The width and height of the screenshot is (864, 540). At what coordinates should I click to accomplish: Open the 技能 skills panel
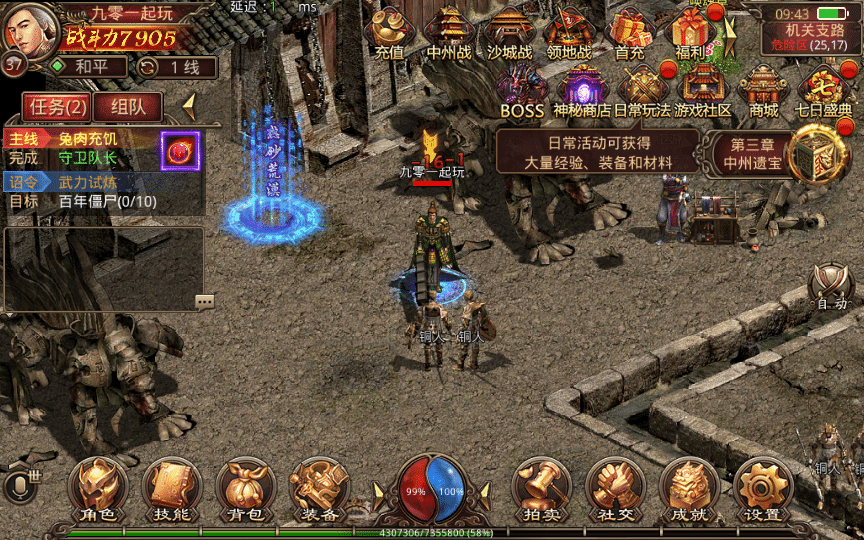tap(172, 491)
